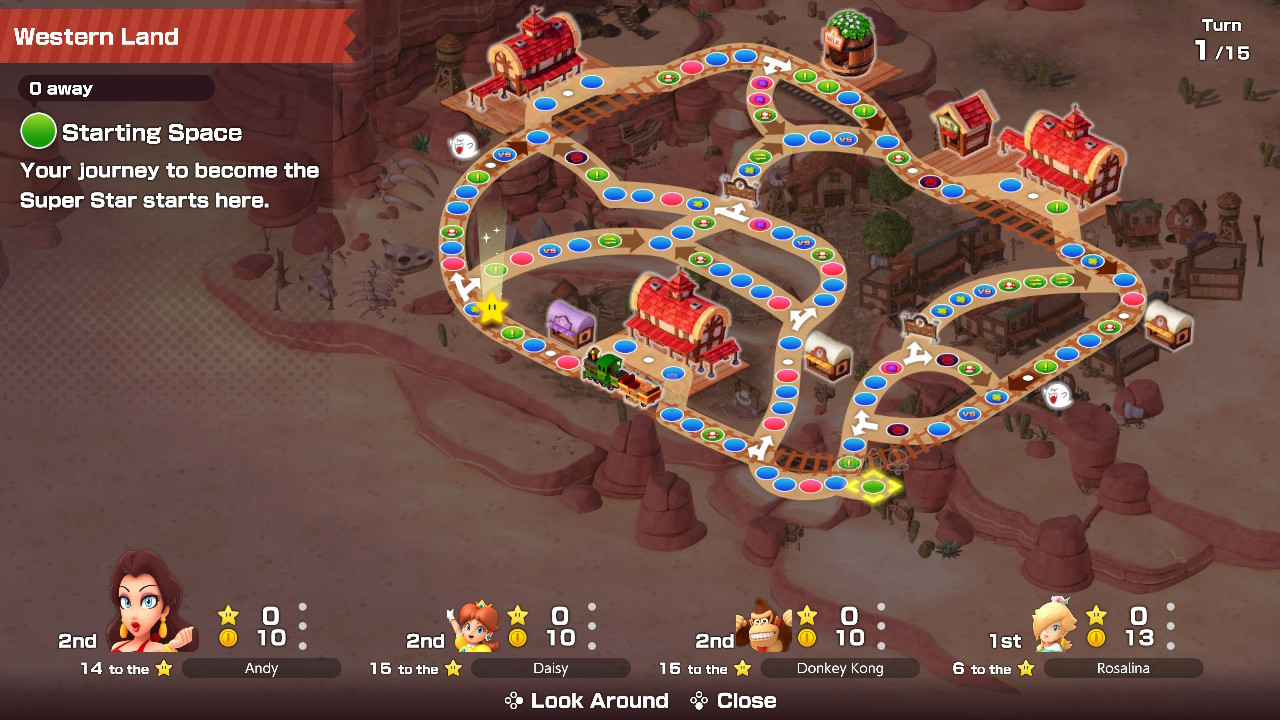Viewport: 1280px width, 720px height.
Task: Click the green Starting Space legend circle
Action: tap(37, 131)
